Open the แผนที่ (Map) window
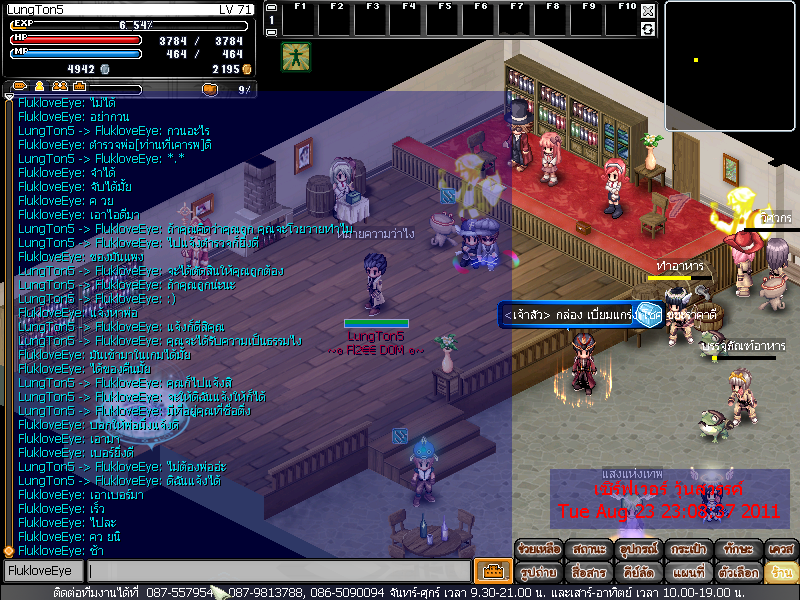The height and width of the screenshot is (600, 800). pos(688,573)
